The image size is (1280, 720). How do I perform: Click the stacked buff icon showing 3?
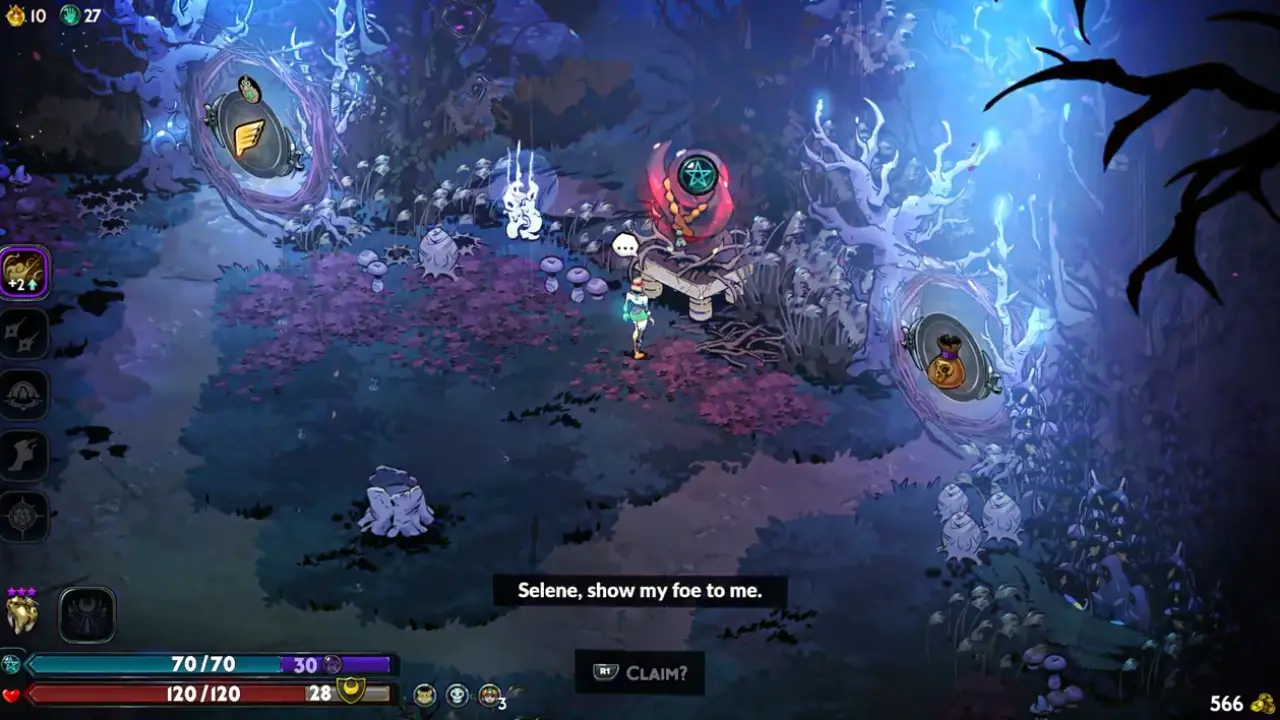tap(489, 694)
